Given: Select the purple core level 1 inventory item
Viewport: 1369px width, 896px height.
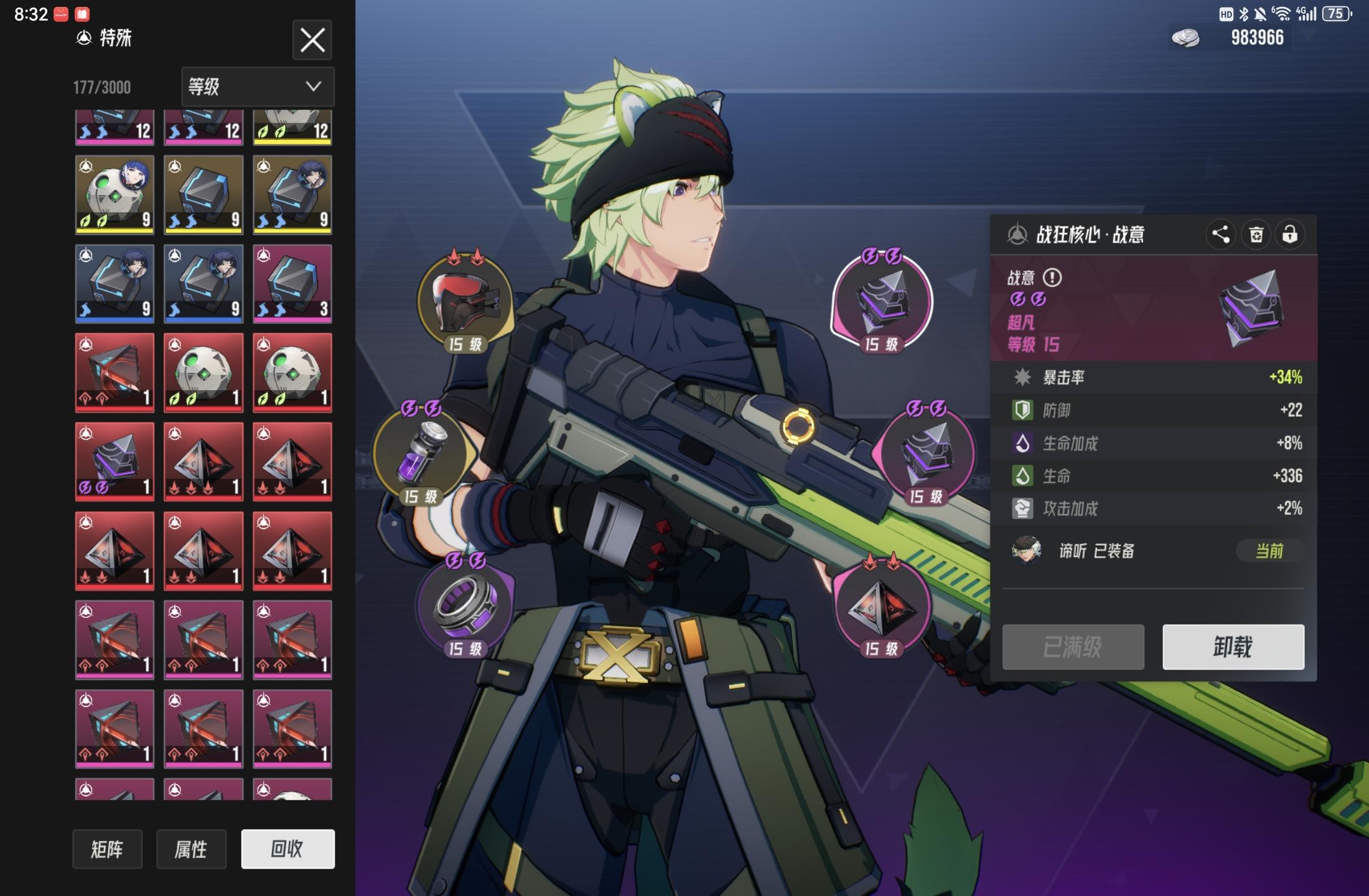Looking at the screenshot, I should tap(114, 462).
